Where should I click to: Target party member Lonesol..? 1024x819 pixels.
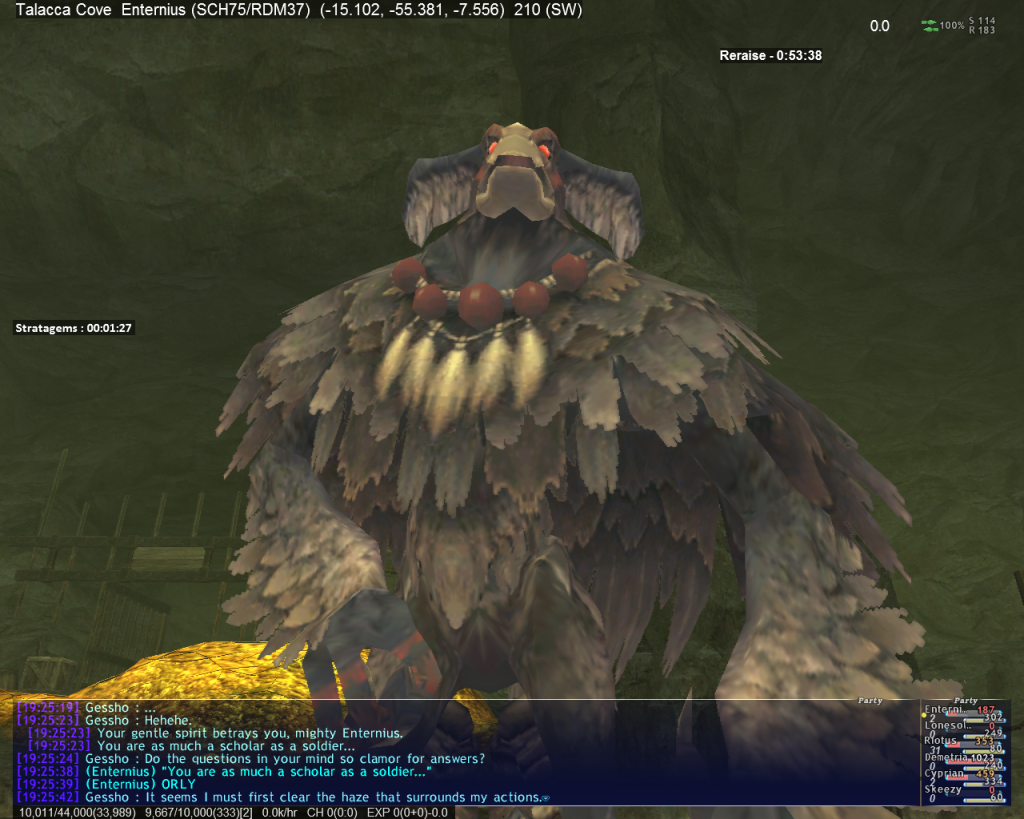pos(943,726)
